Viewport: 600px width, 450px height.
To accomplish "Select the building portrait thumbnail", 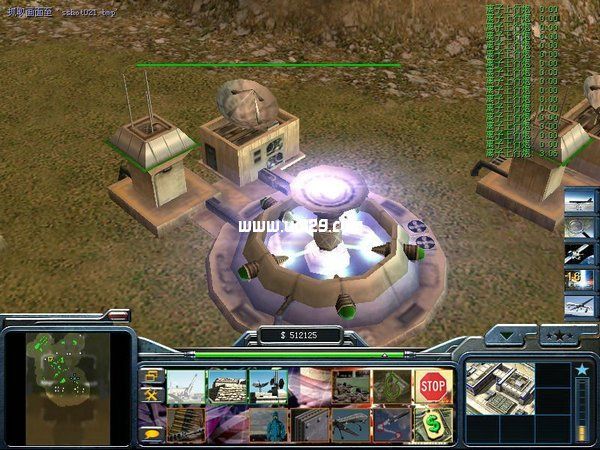I will pos(500,389).
